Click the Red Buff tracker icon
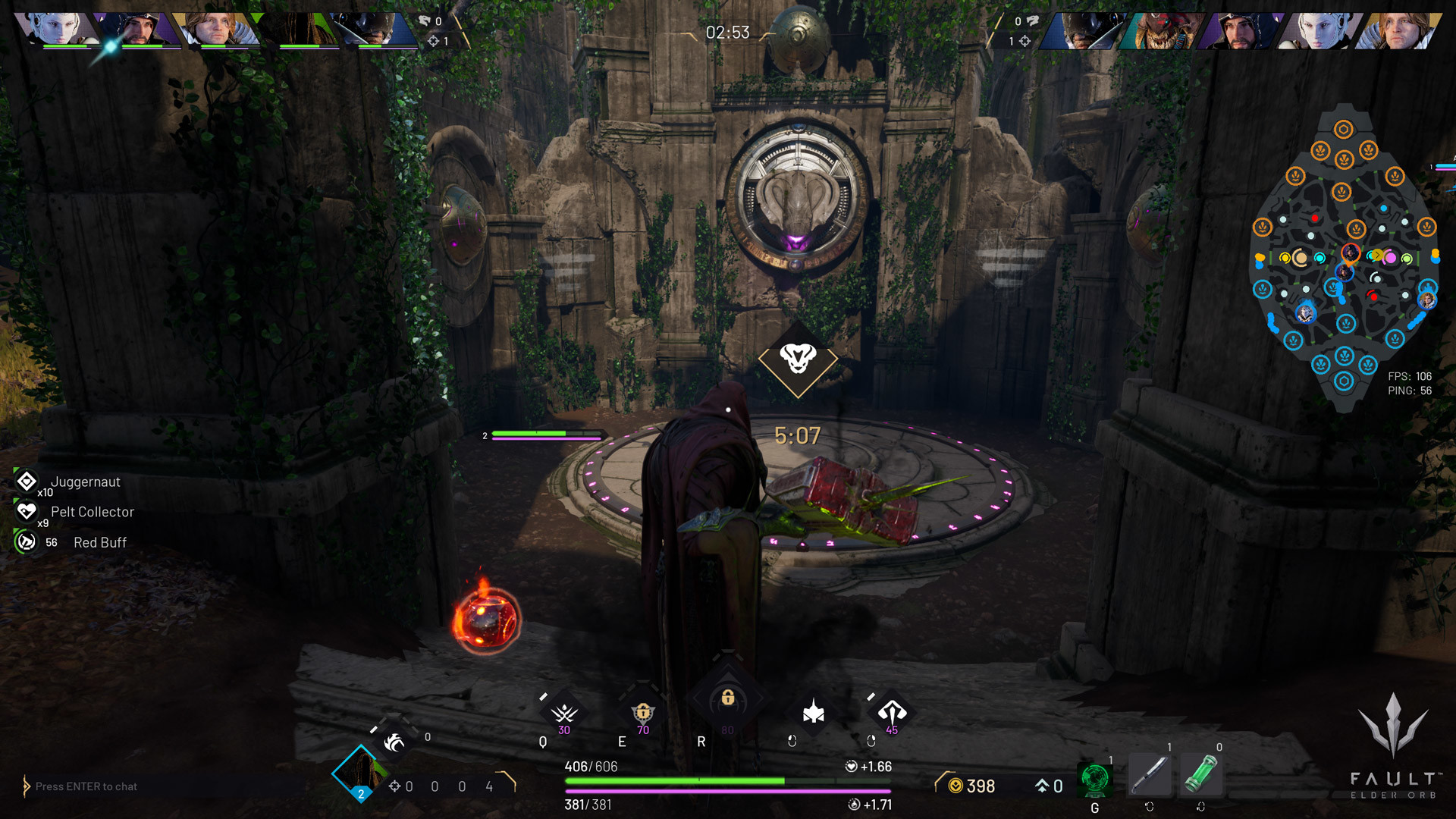The width and height of the screenshot is (1456, 819). 25,541
